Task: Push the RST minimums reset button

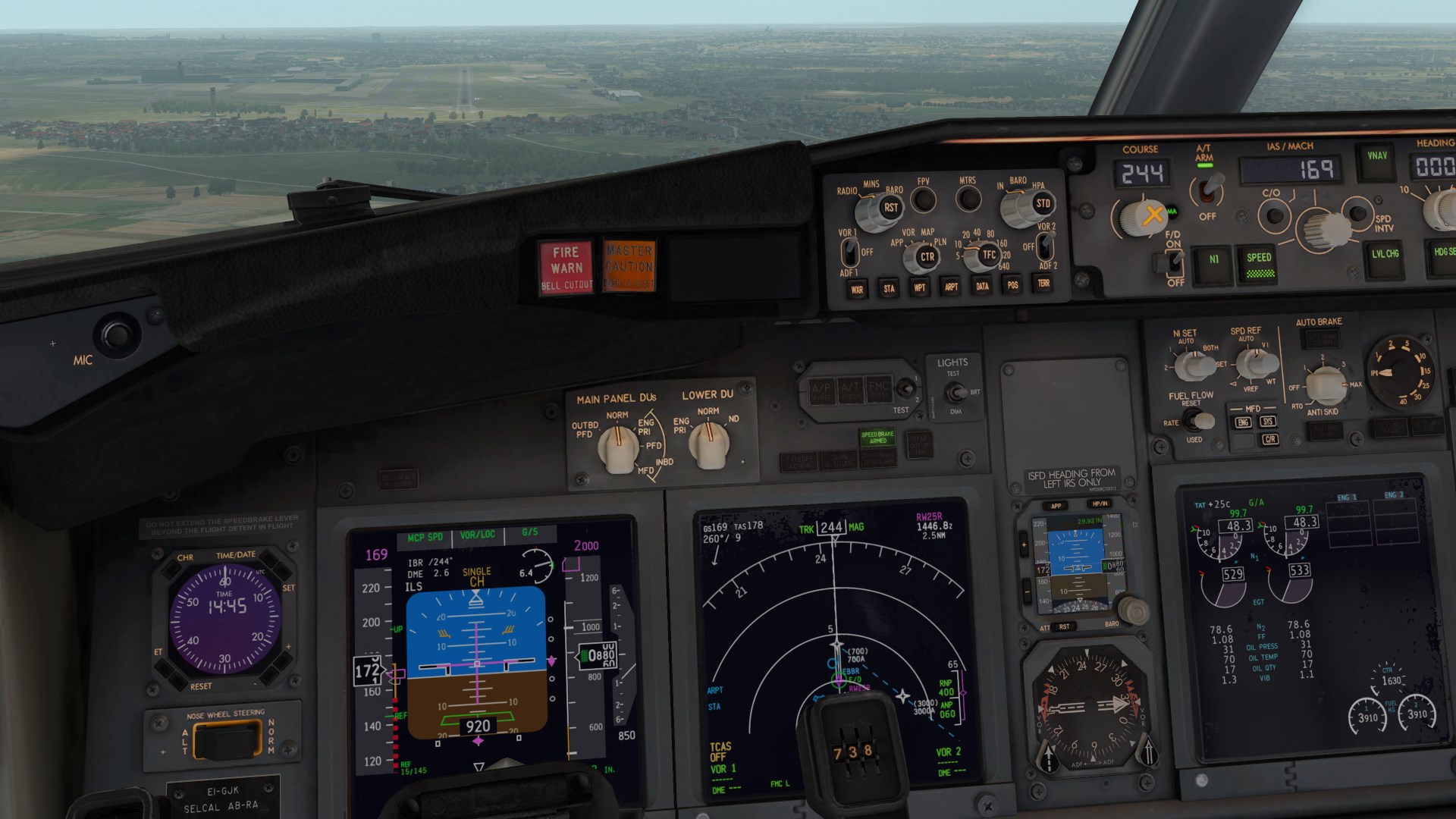Action: (x=890, y=208)
